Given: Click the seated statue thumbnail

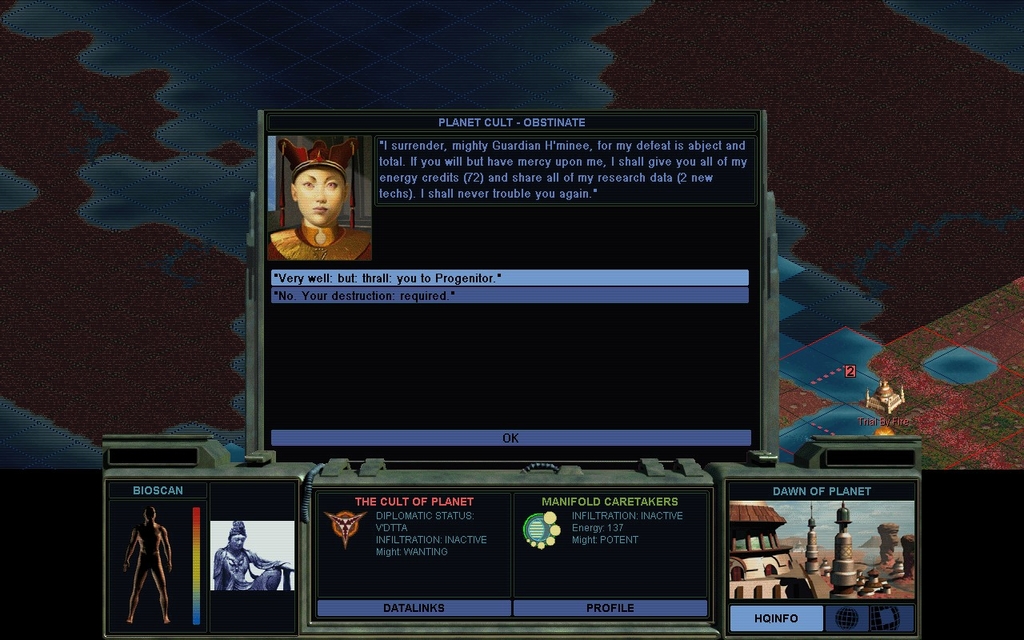Looking at the screenshot, I should coord(252,555).
